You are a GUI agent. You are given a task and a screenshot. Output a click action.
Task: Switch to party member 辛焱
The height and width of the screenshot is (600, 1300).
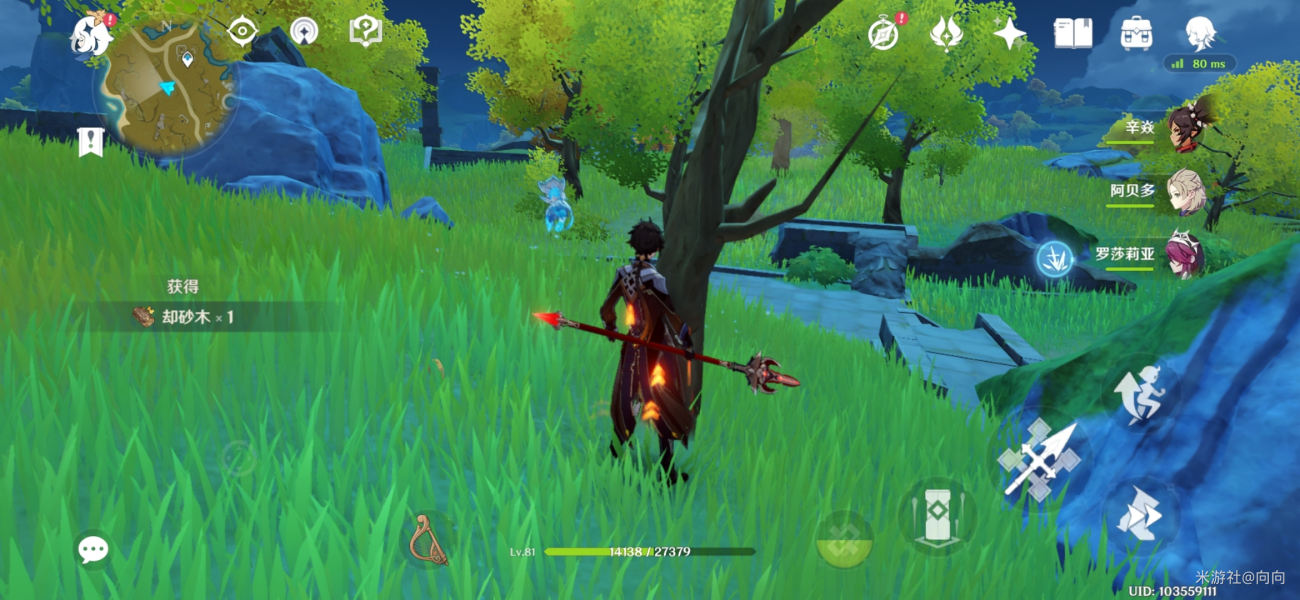(1186, 129)
